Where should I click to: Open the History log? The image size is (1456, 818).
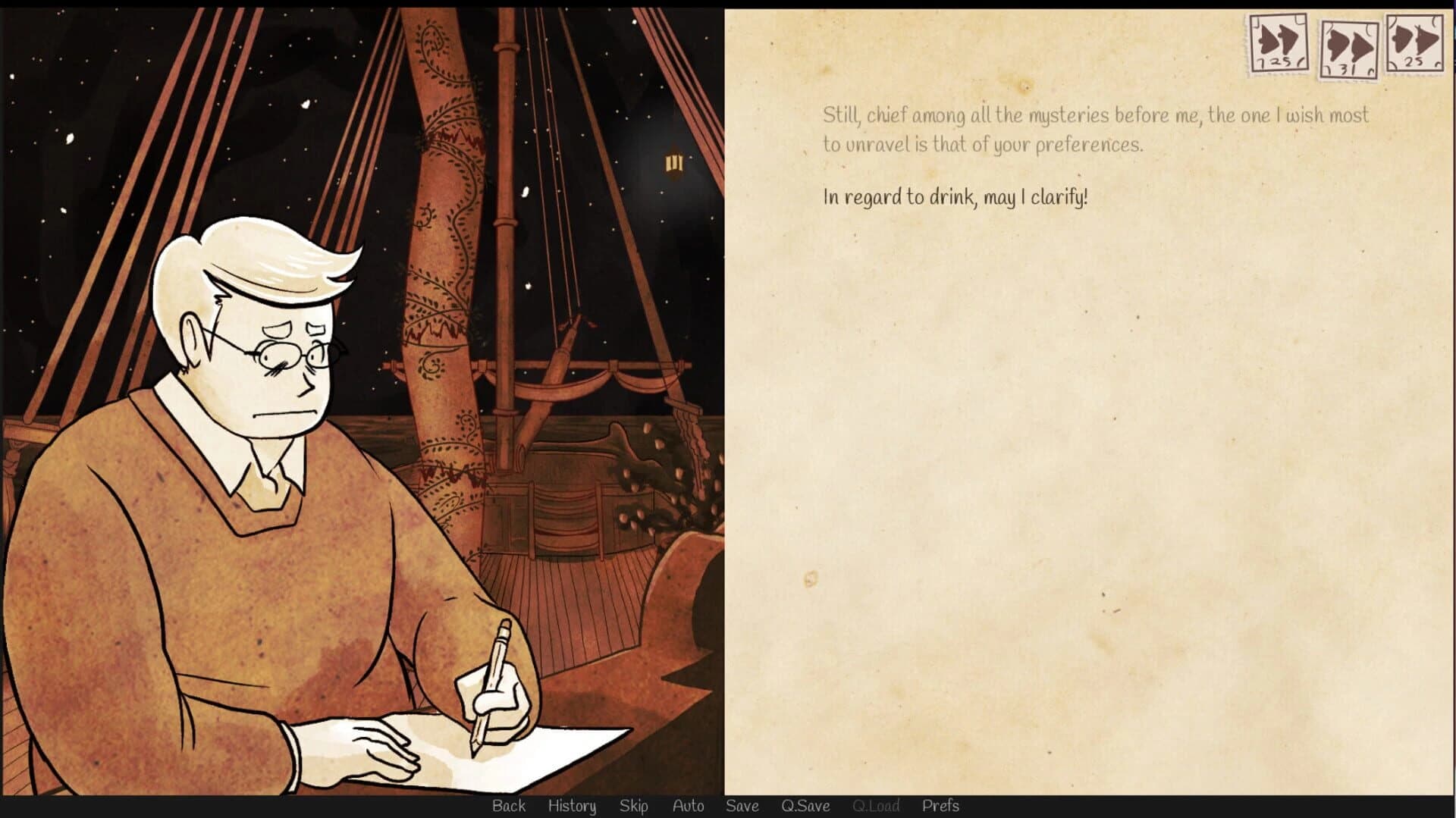572,806
